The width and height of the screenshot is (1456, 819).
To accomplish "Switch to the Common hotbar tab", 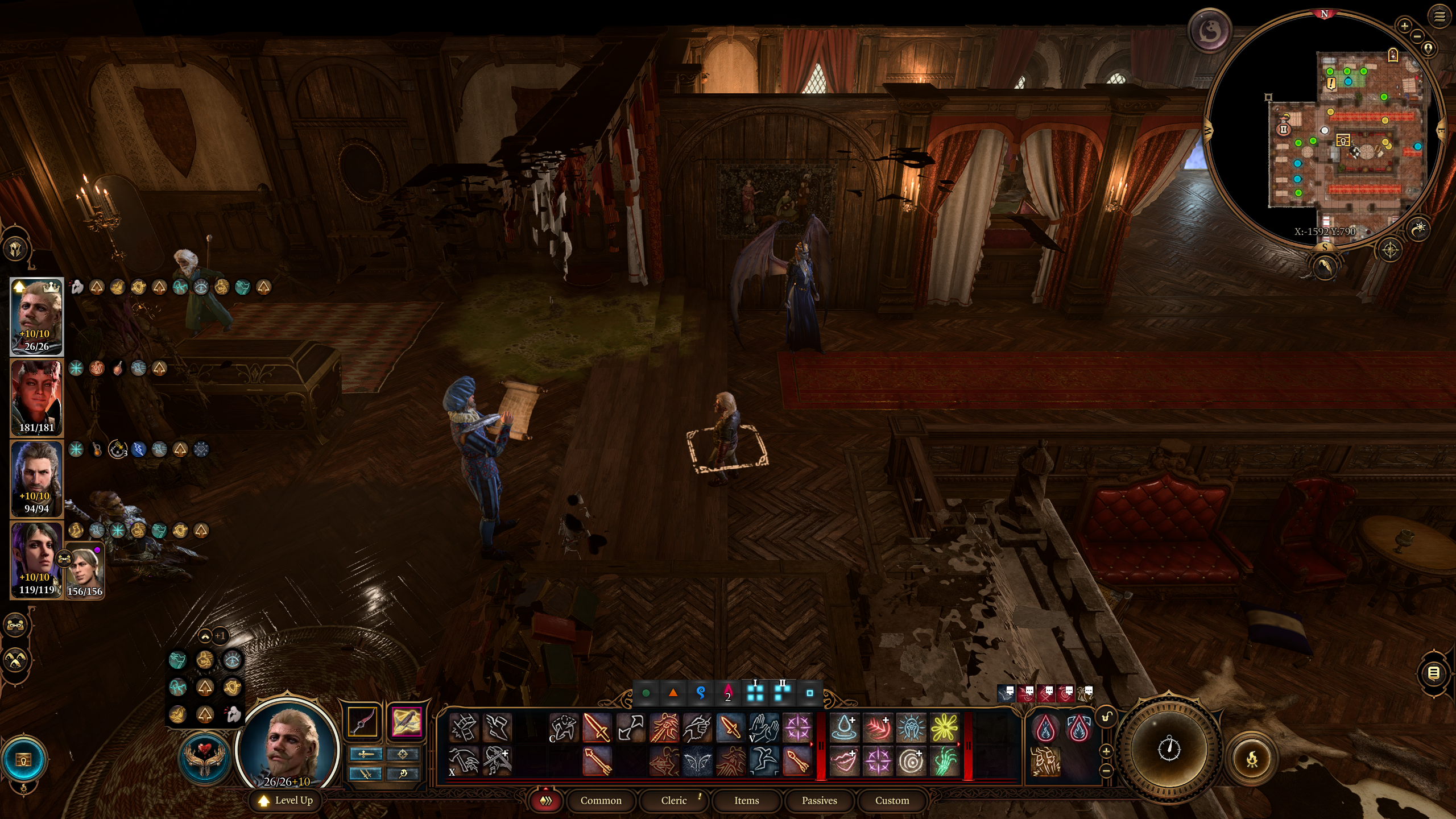I will [x=601, y=800].
